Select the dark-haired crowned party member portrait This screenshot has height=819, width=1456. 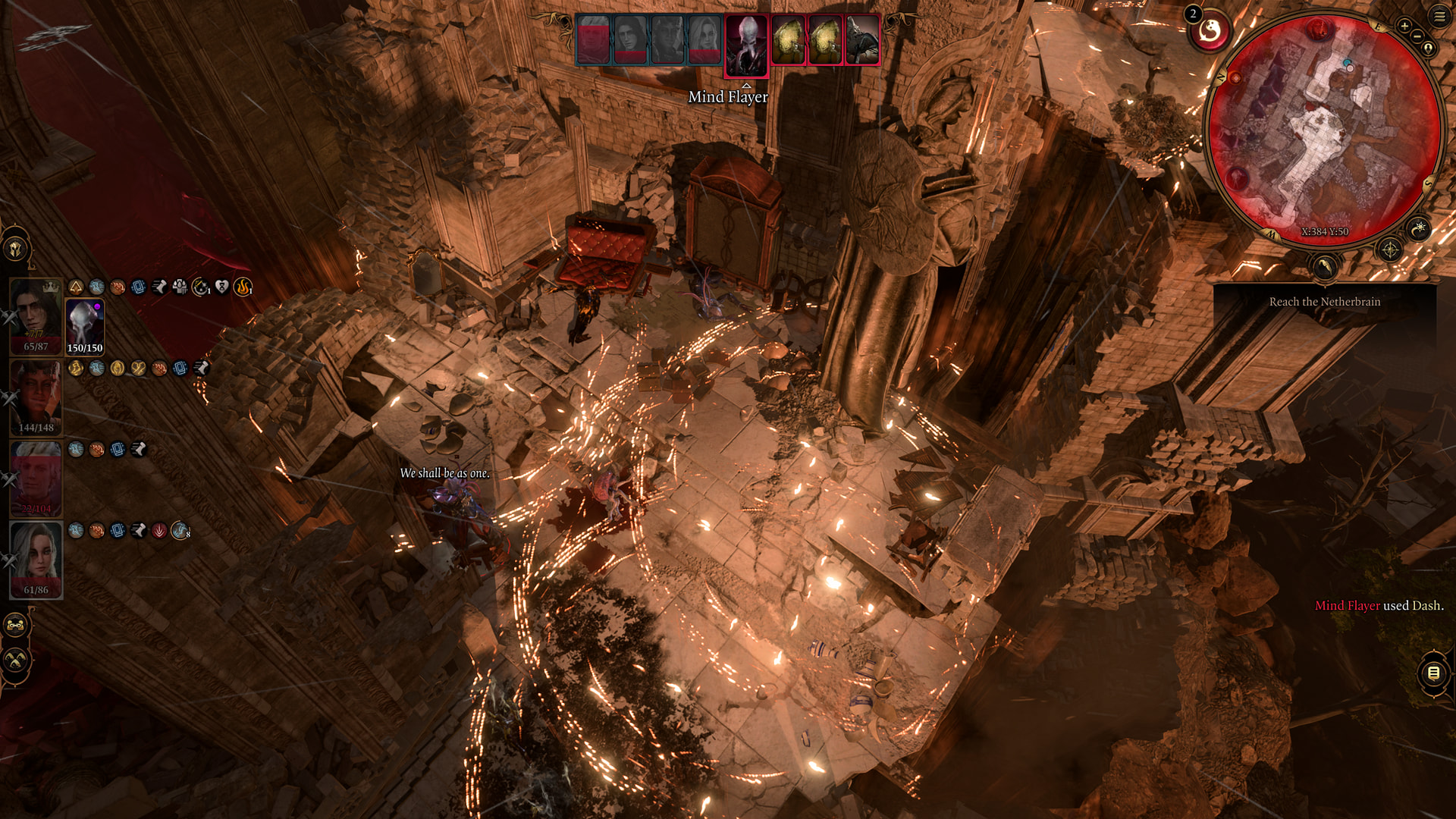point(36,315)
